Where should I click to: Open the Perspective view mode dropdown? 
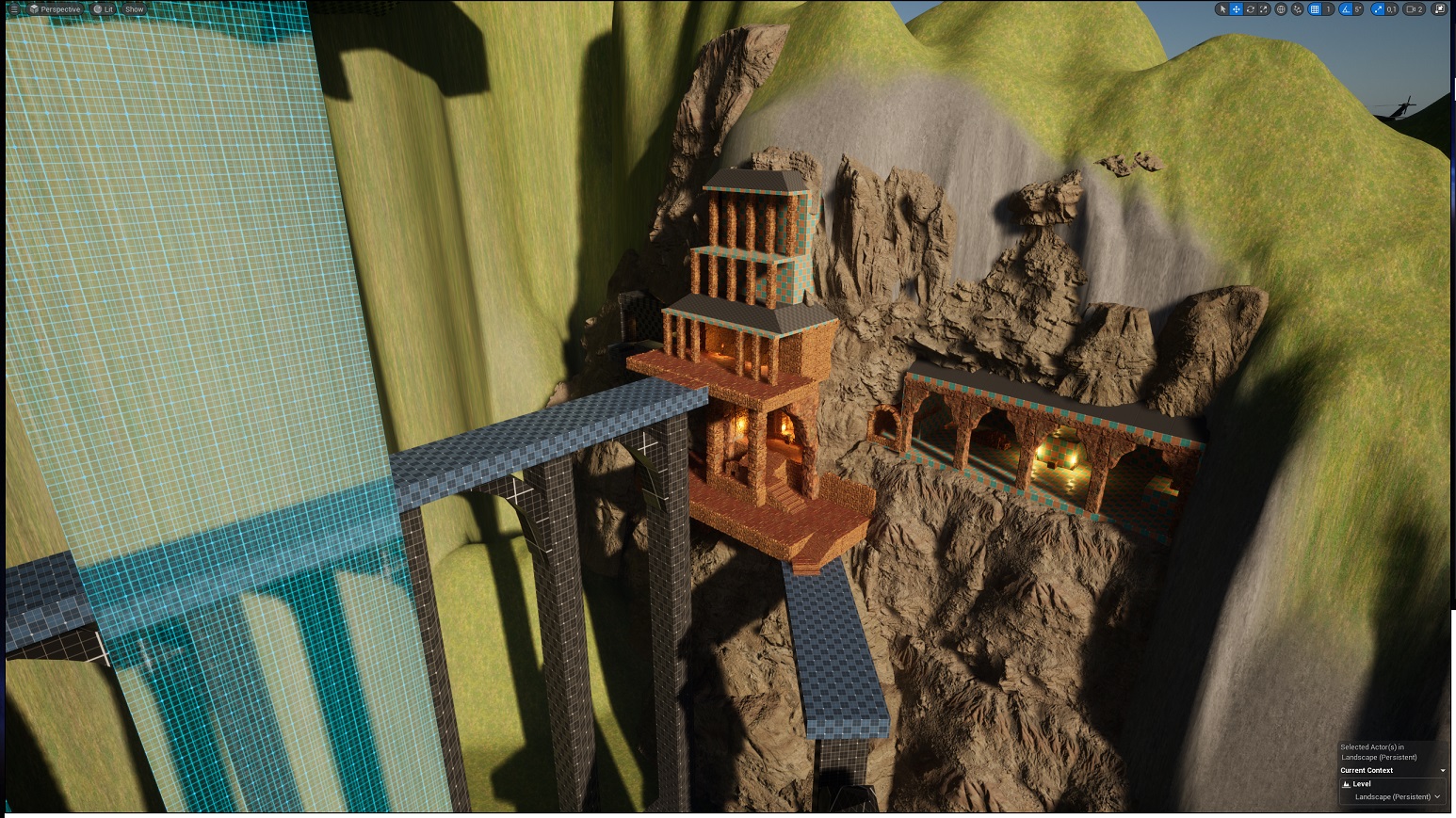tap(55, 9)
